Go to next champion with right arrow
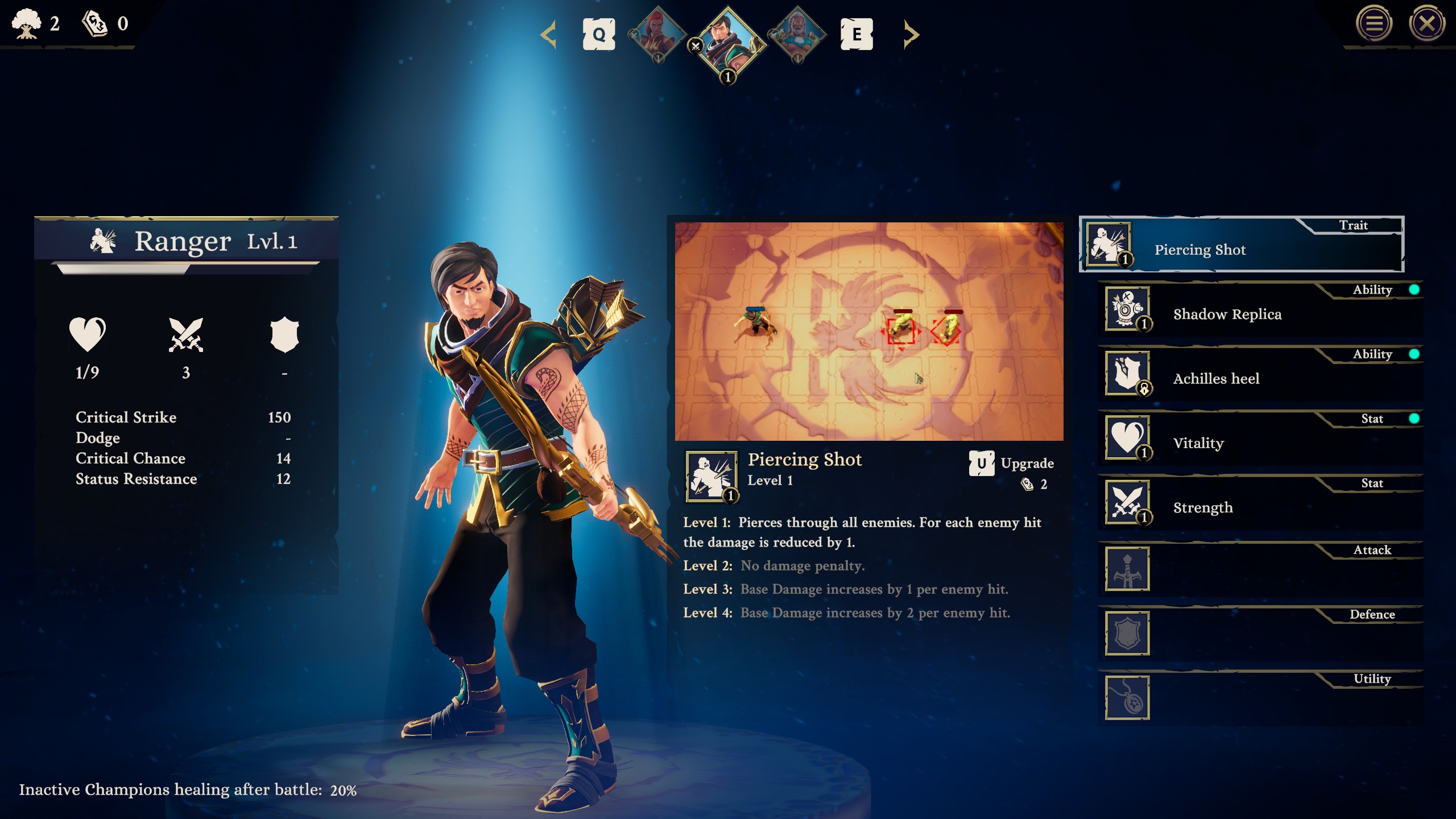Image resolution: width=1456 pixels, height=819 pixels. pyautogui.click(x=911, y=35)
